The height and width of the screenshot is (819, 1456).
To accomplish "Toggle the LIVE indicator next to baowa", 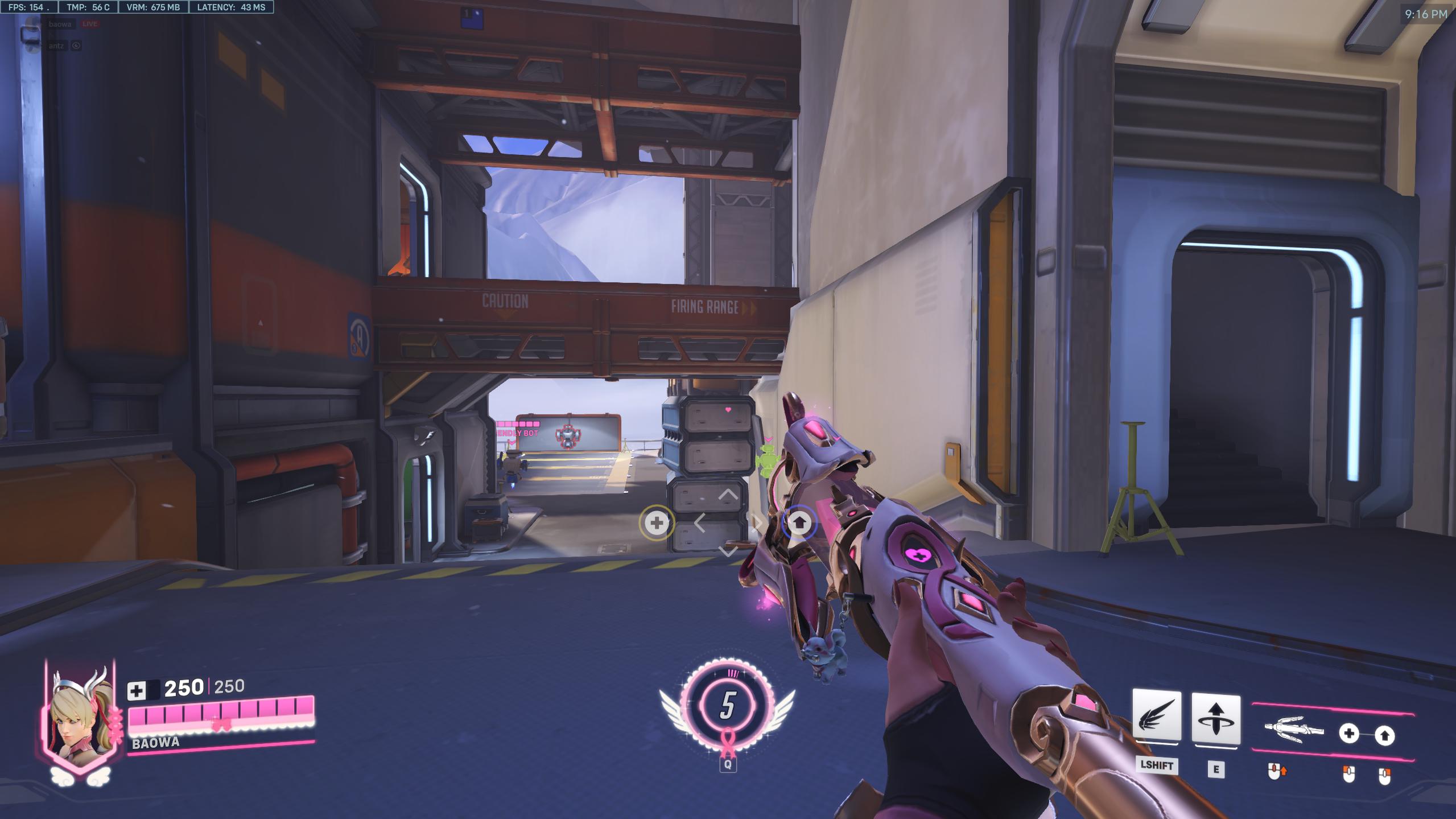I will click(x=90, y=24).
